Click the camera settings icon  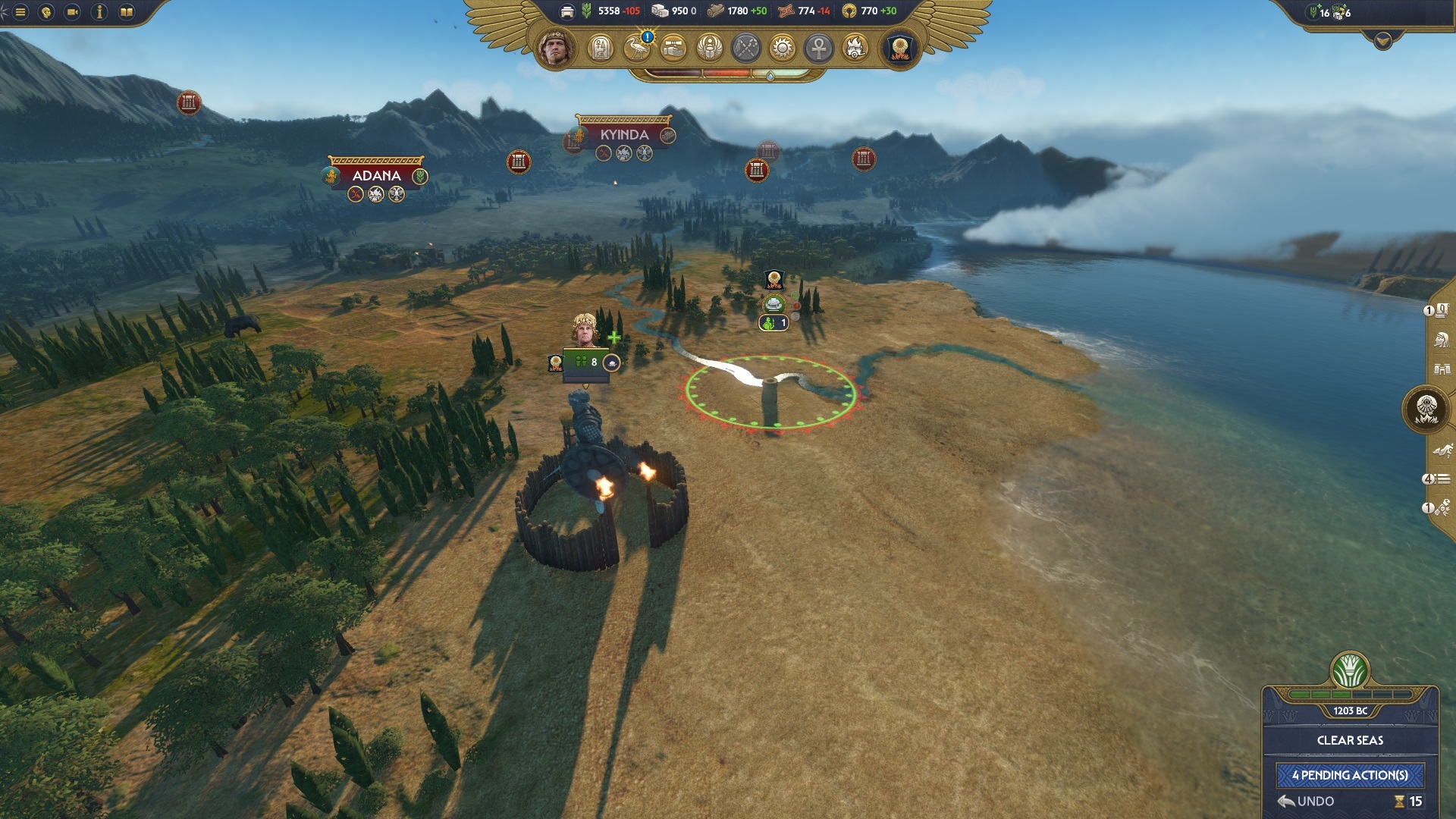pyautogui.click(x=73, y=12)
